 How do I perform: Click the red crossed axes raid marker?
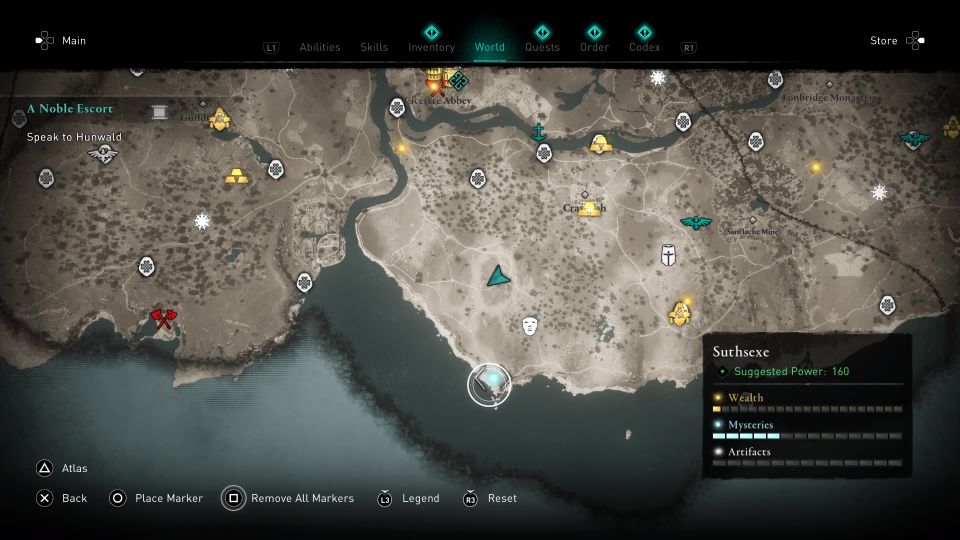(x=163, y=320)
